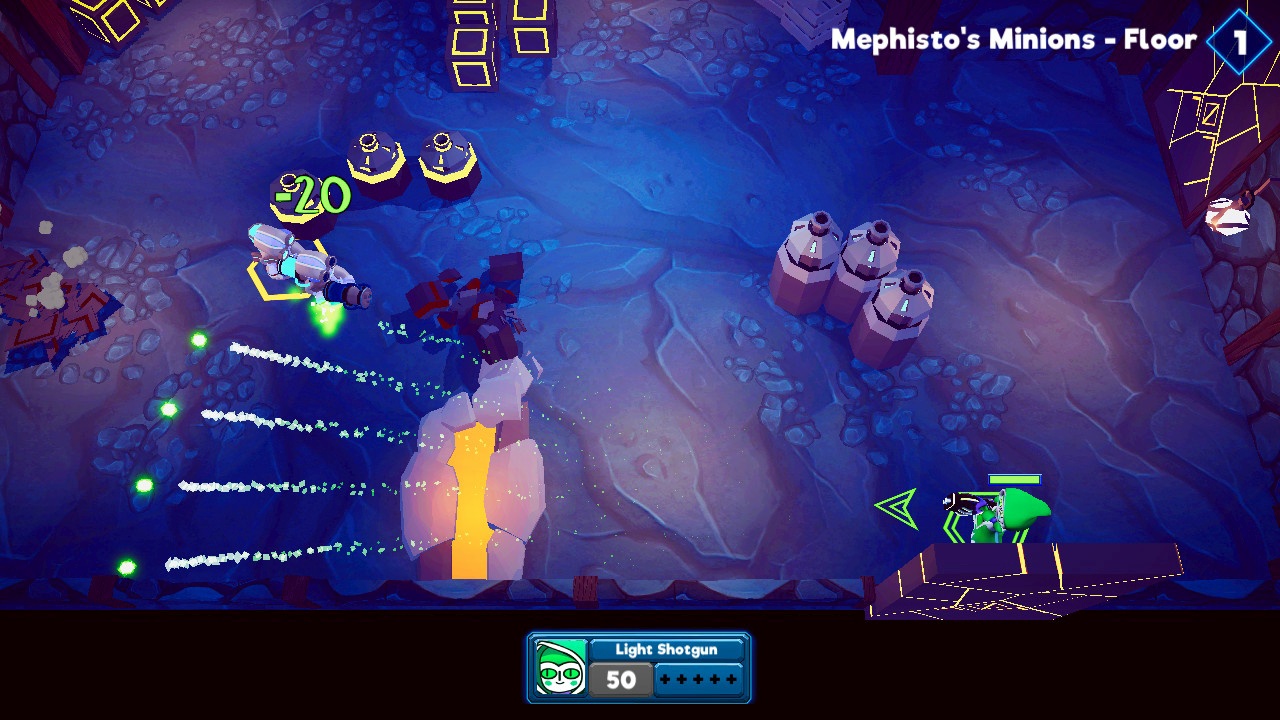Click the flying robot drone enemy
The image size is (1280, 720).
295,262
